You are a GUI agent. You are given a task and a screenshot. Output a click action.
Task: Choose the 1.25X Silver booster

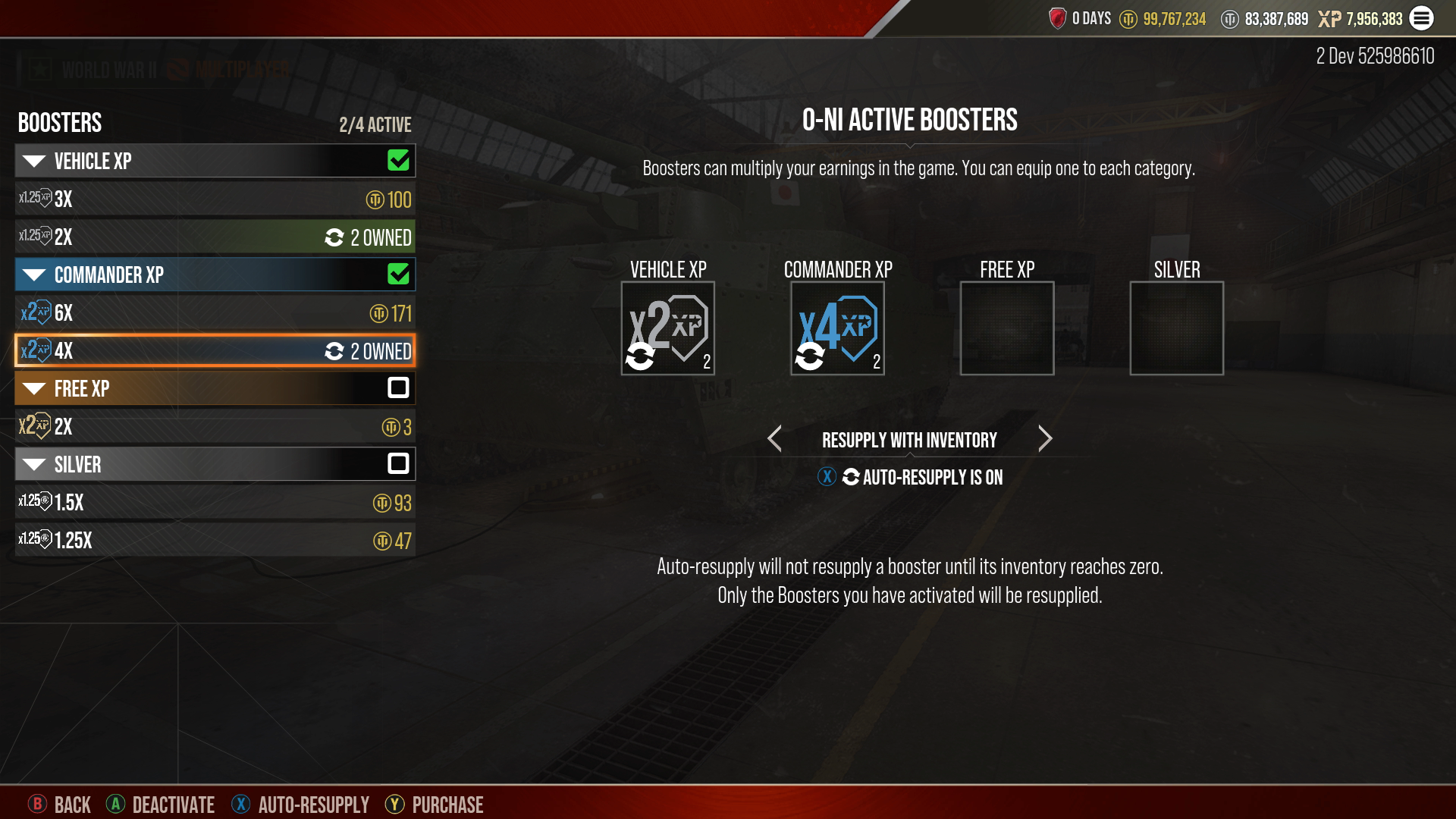coord(215,541)
